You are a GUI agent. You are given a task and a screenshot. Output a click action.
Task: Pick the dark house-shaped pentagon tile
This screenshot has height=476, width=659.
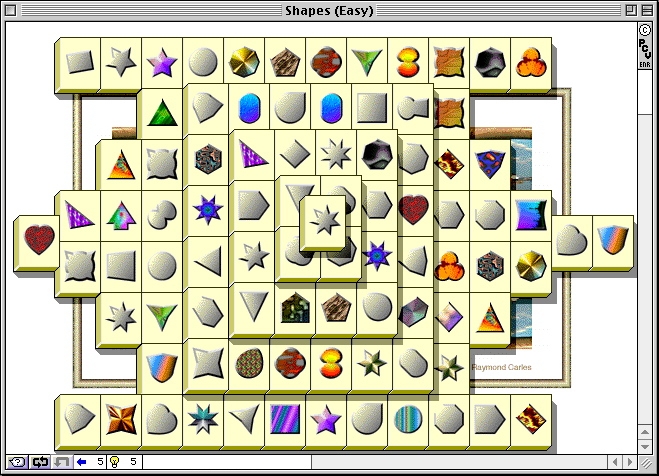(295, 306)
